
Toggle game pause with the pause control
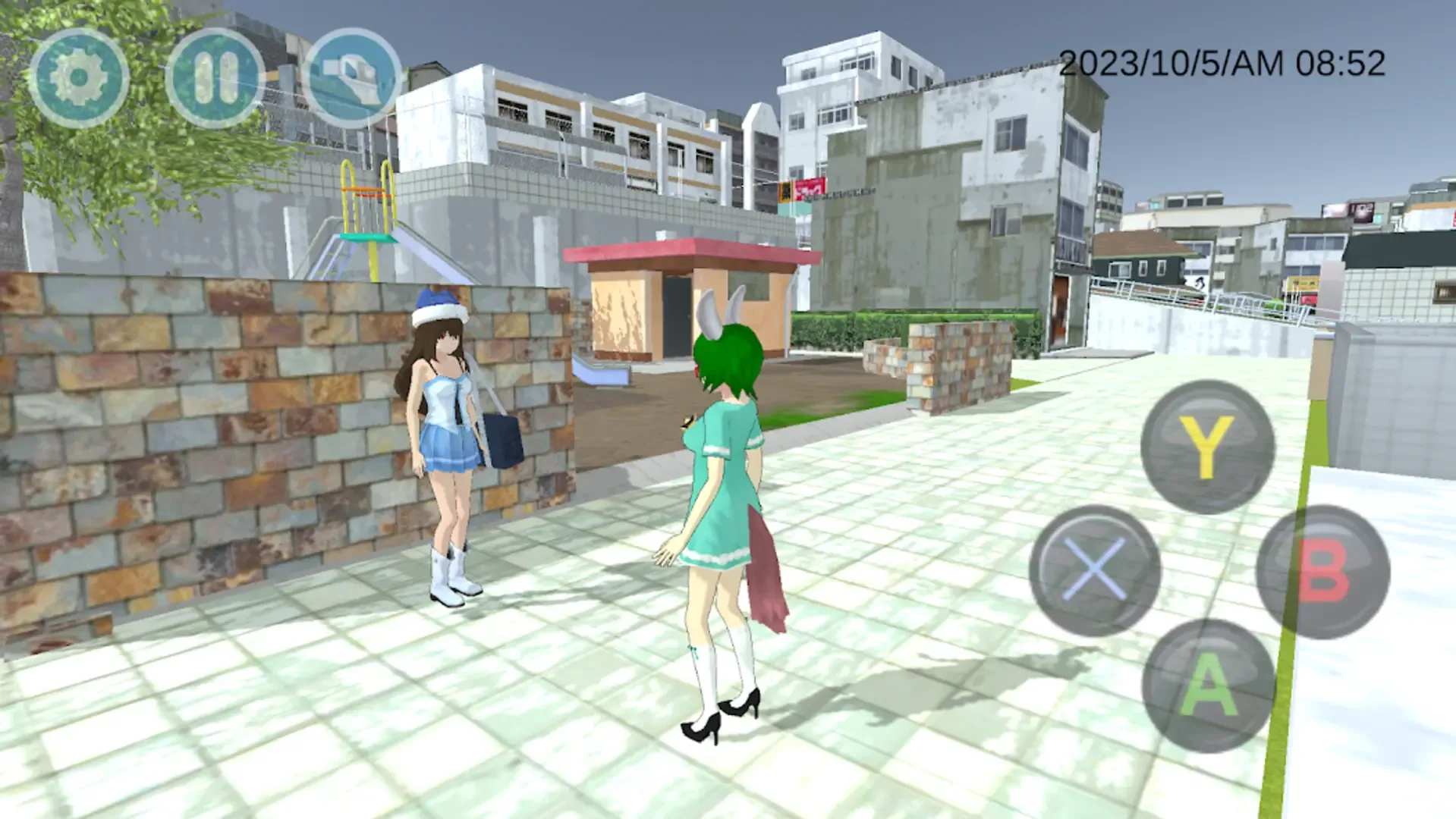216,76
